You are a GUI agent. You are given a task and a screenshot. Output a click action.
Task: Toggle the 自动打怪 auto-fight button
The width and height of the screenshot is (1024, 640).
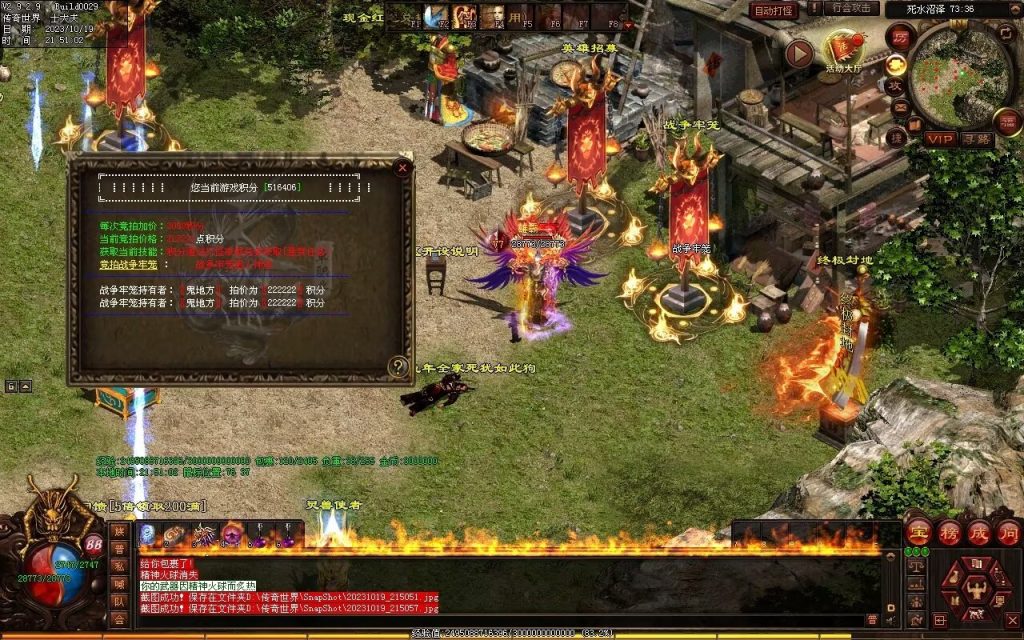pos(774,10)
